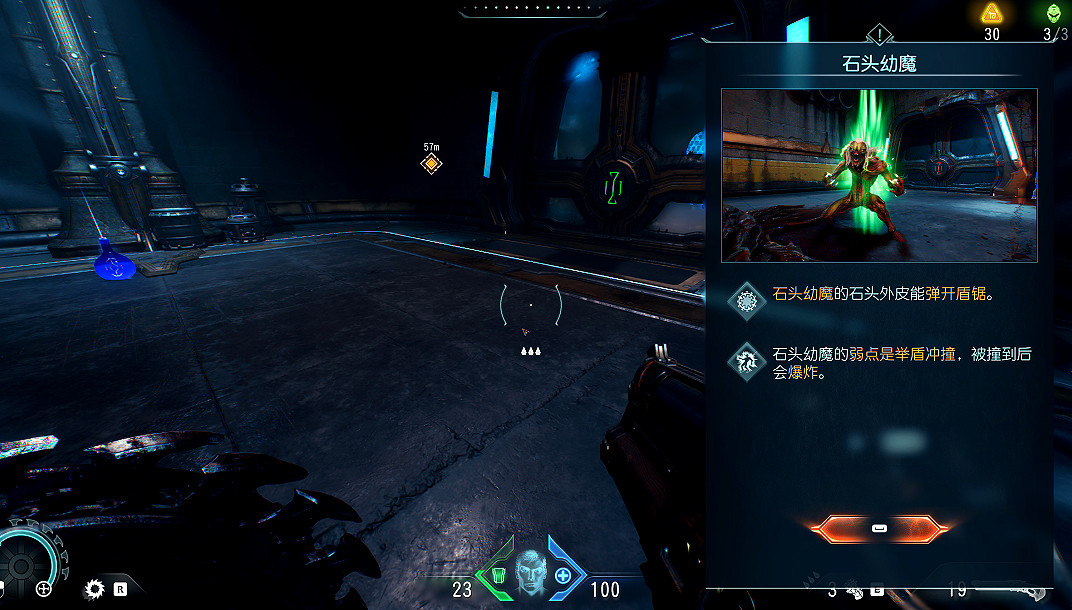Click the yellow gold currency icon
1072x610 pixels.
click(x=991, y=13)
